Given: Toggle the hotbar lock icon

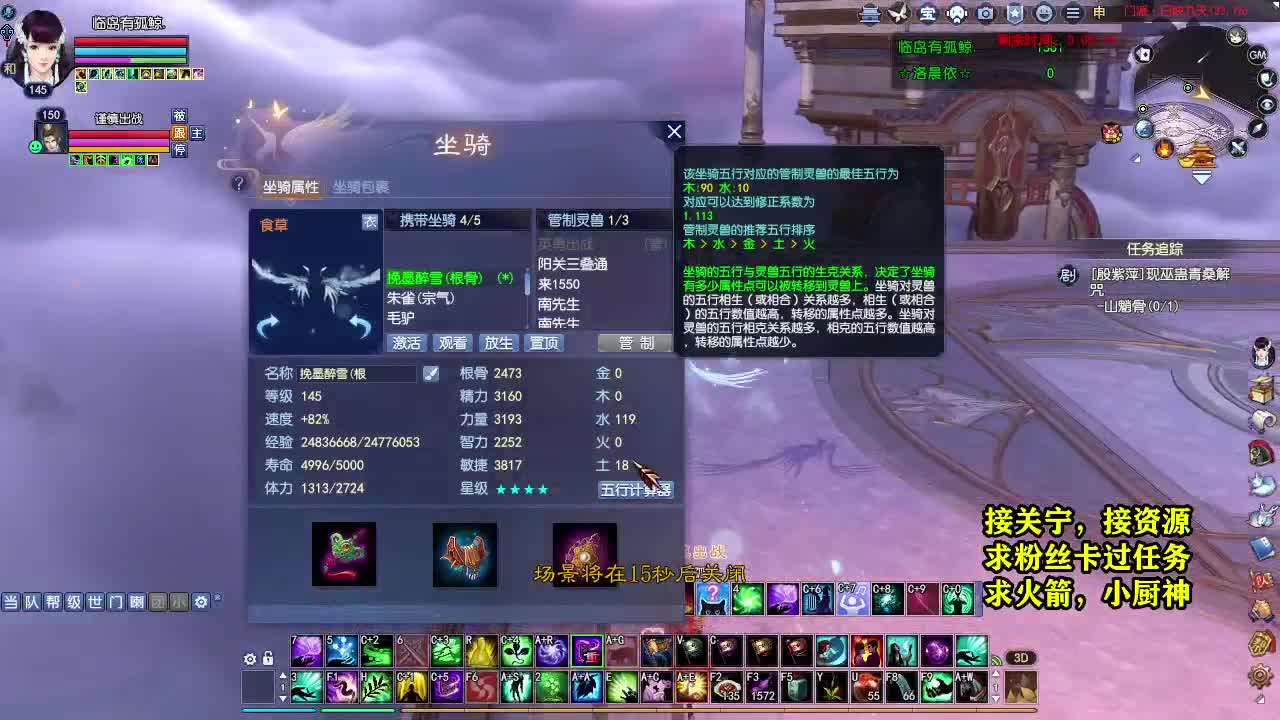Looking at the screenshot, I should (x=267, y=658).
